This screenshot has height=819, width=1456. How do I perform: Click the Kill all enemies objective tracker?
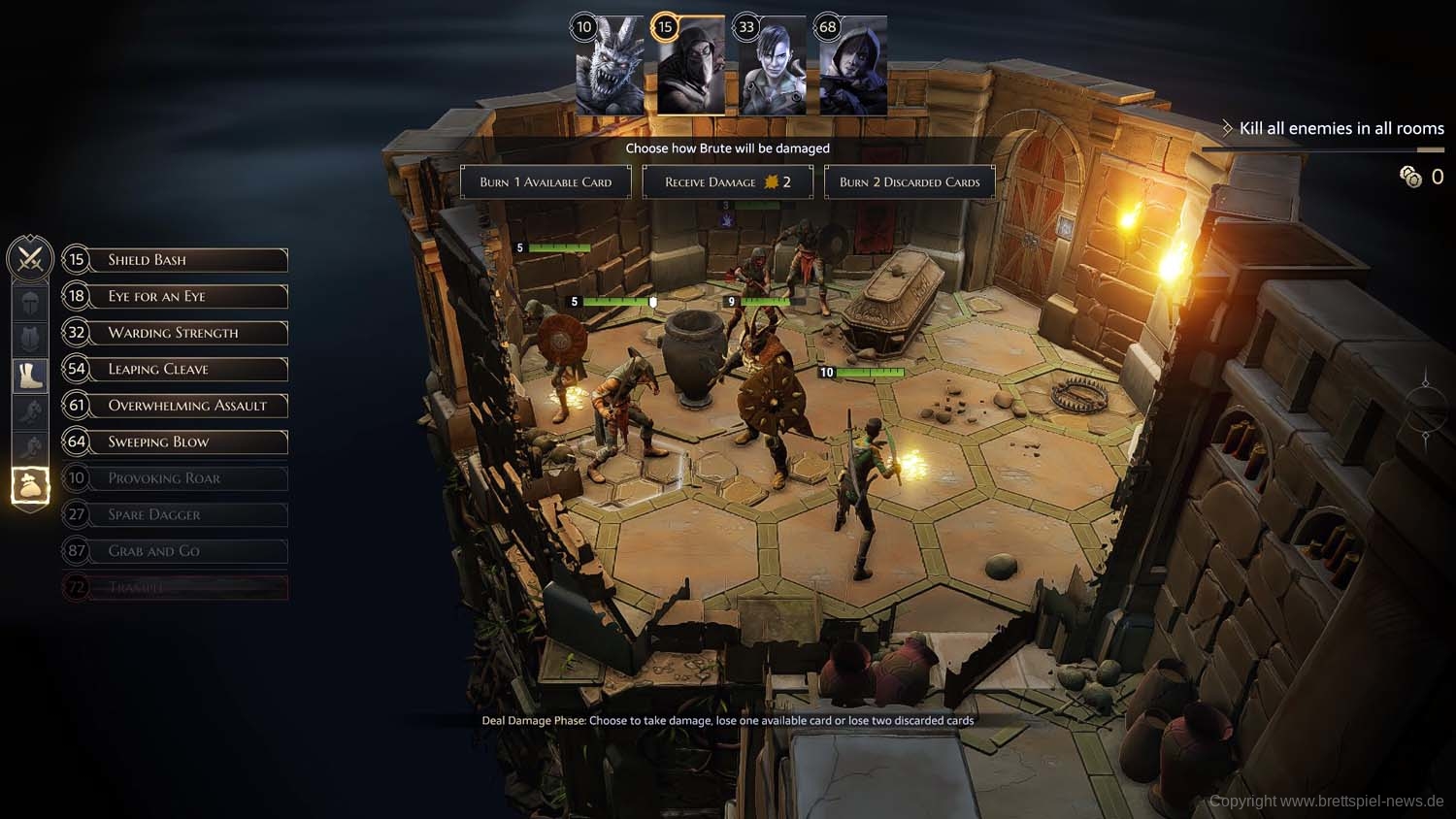(x=1340, y=128)
